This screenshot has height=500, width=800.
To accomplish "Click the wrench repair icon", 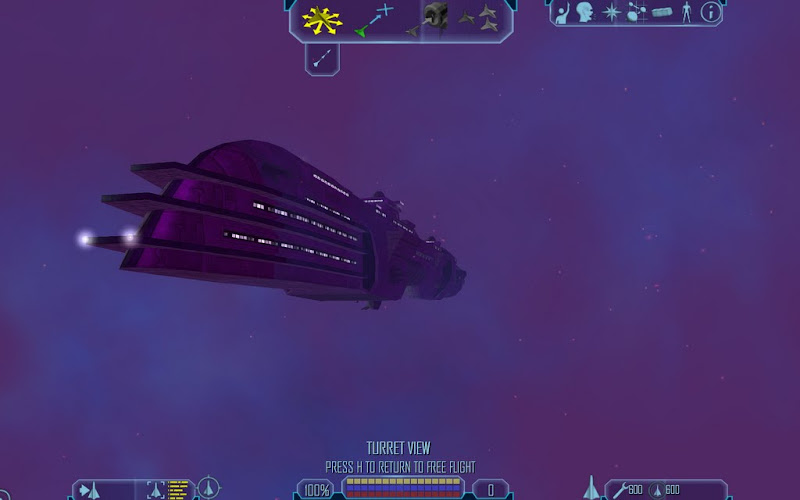I will coord(619,490).
